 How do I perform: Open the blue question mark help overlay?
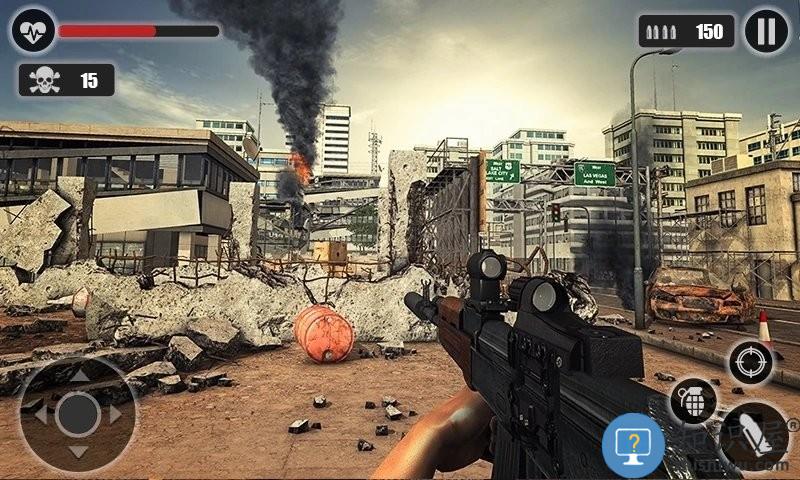[x=634, y=445]
